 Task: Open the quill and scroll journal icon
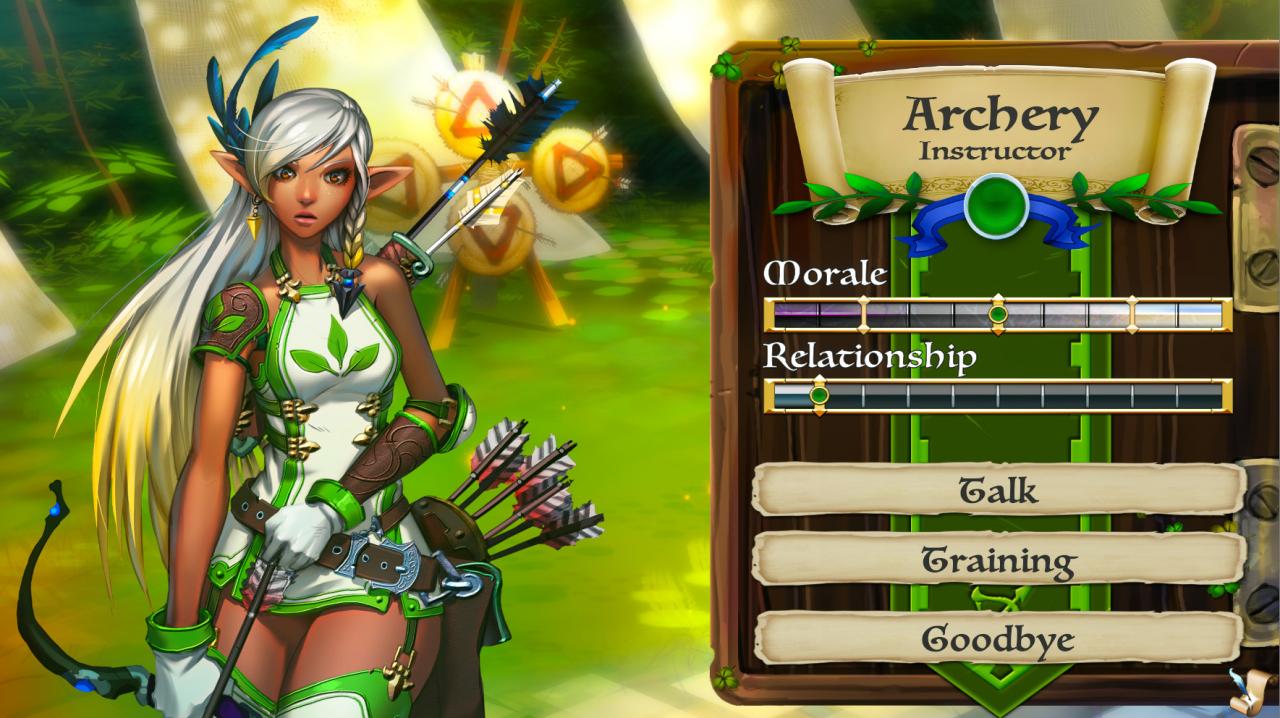pos(1252,691)
